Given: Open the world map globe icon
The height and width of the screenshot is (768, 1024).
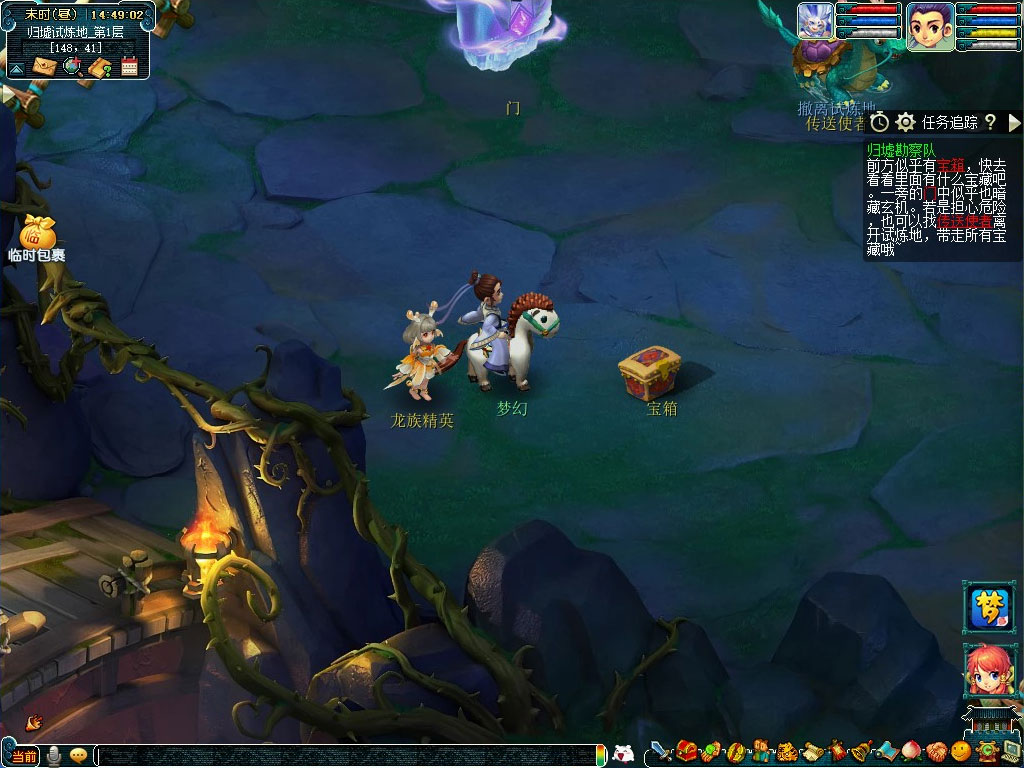Looking at the screenshot, I should [x=72, y=67].
